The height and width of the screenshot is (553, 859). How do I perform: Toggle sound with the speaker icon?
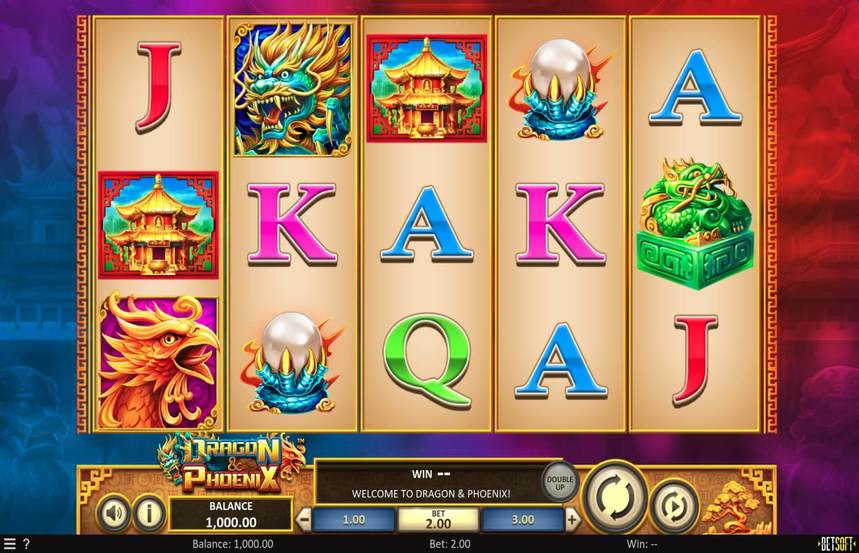(114, 514)
